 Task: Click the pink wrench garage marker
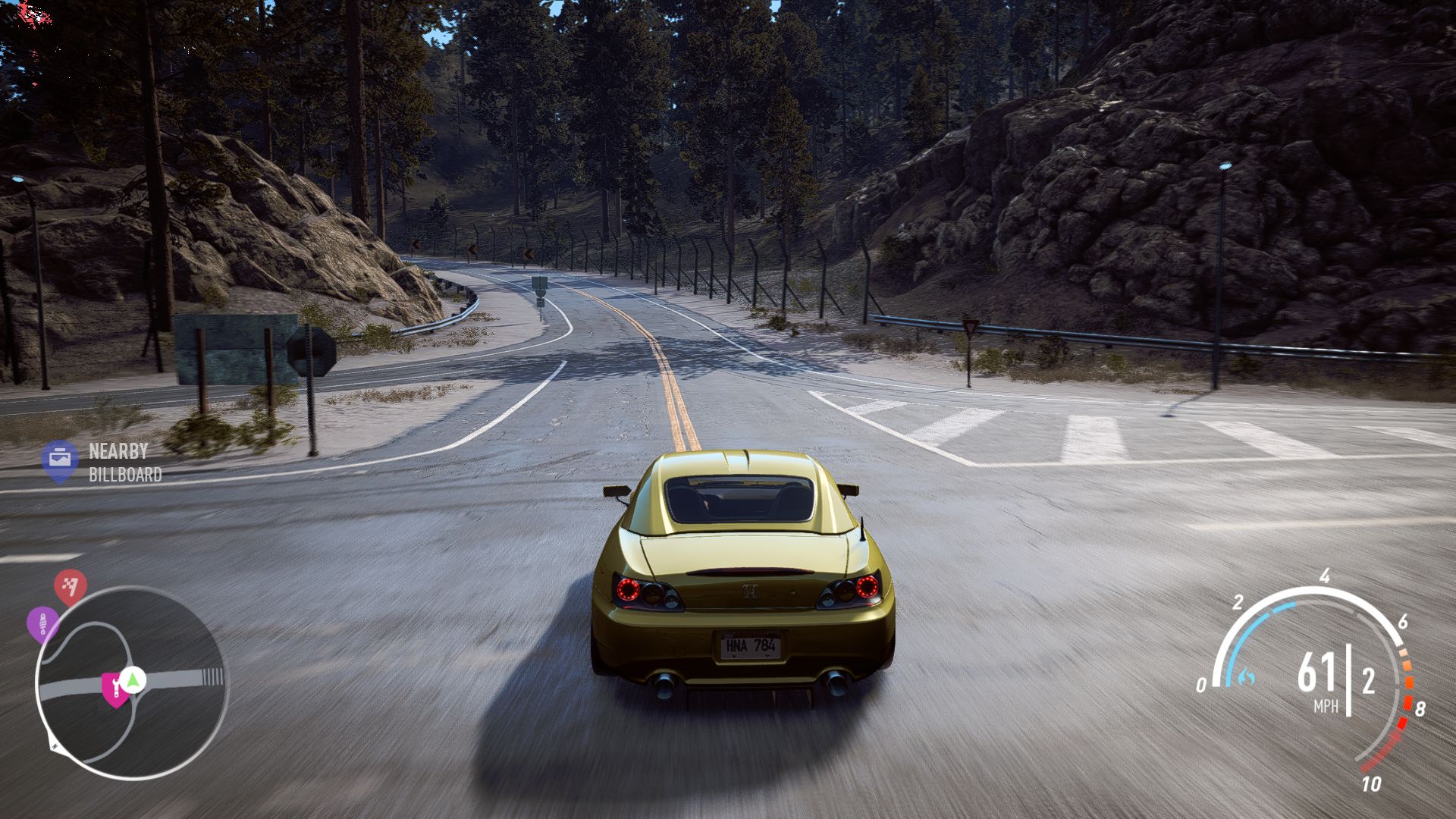[115, 689]
